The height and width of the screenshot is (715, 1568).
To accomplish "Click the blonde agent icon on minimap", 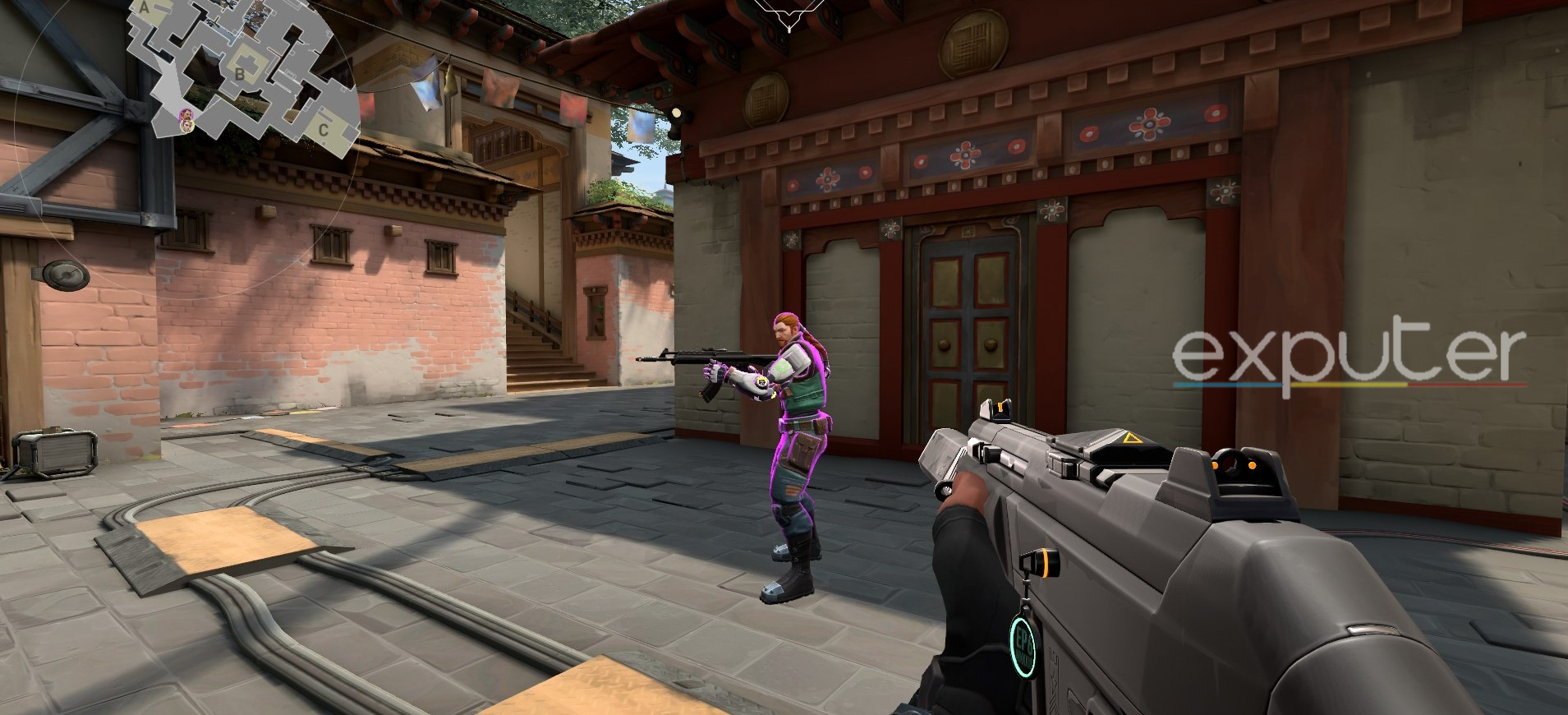I will (x=187, y=126).
